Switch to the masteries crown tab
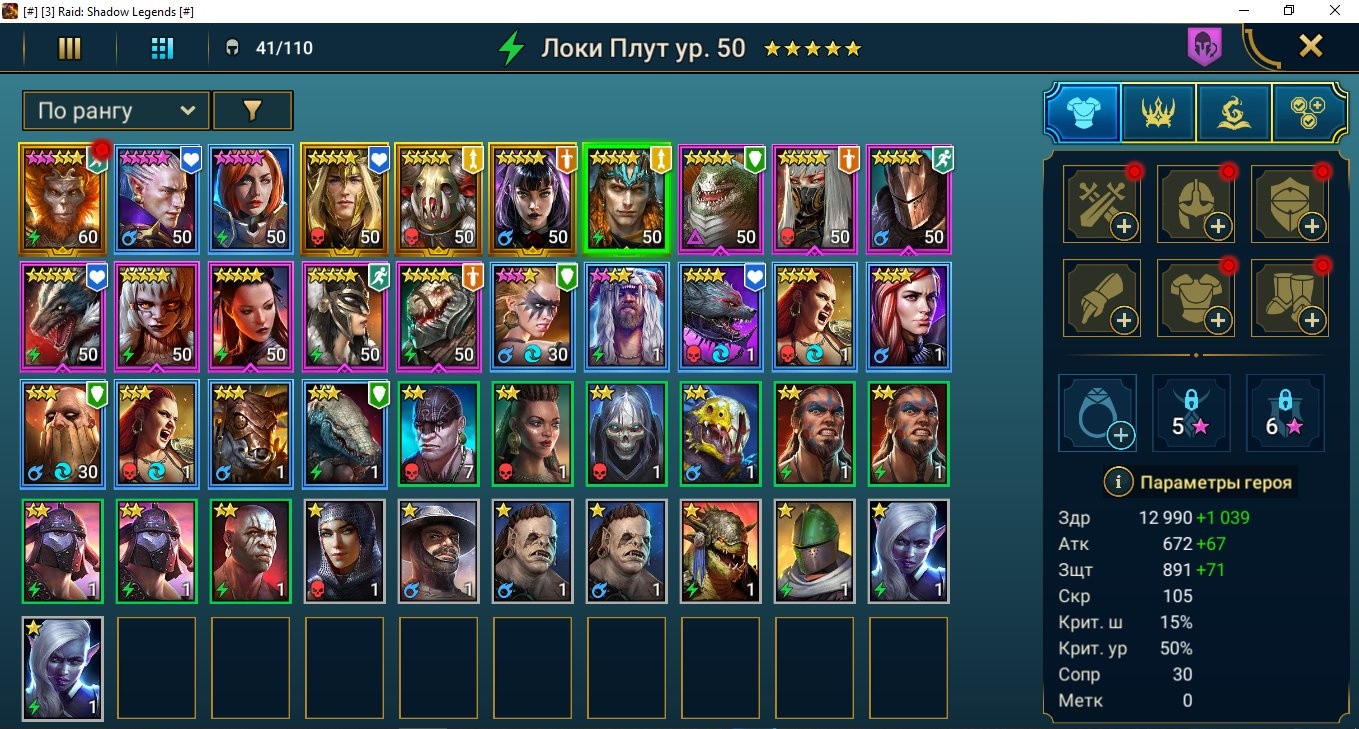The height and width of the screenshot is (729, 1359). point(1157,112)
